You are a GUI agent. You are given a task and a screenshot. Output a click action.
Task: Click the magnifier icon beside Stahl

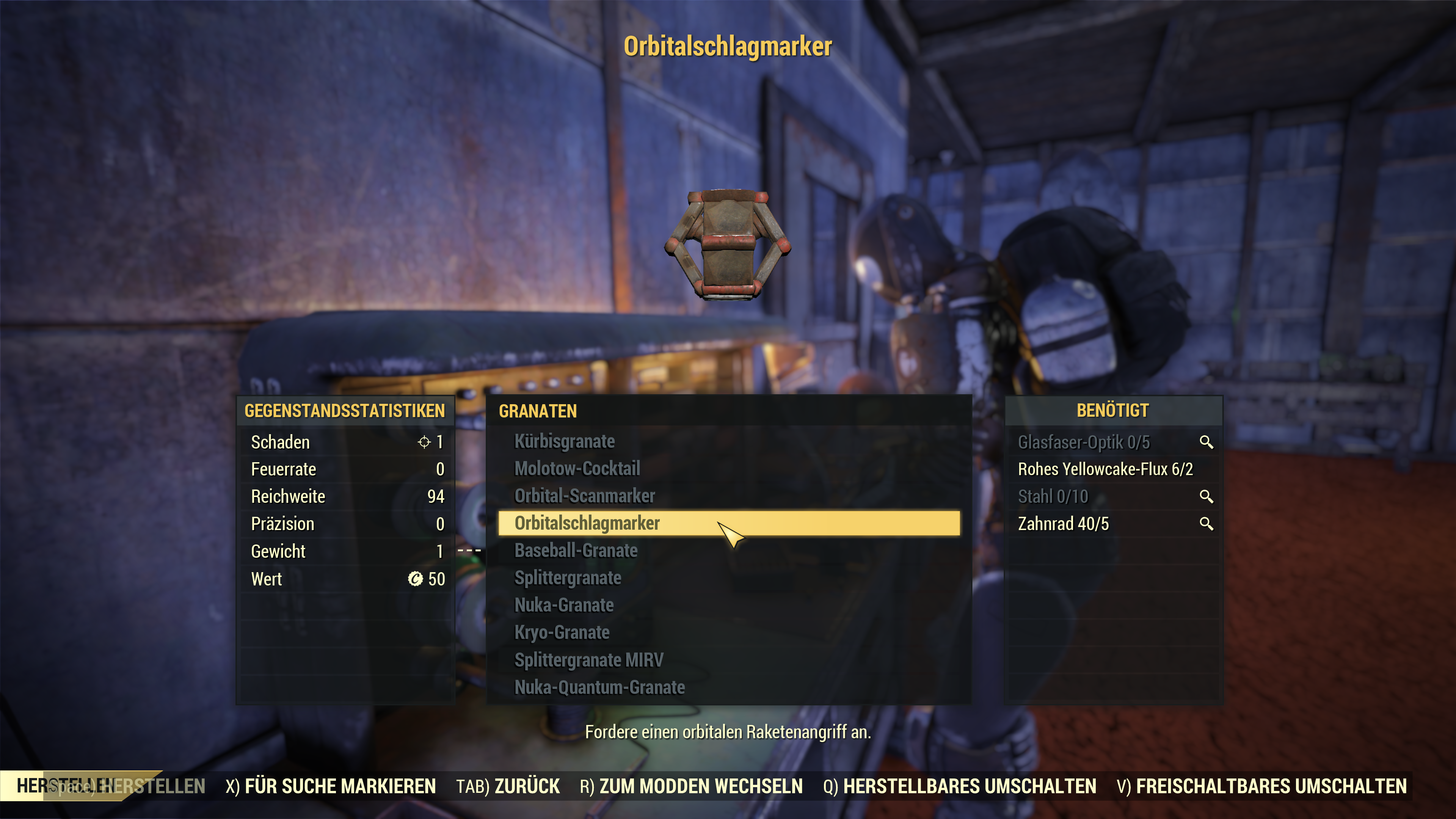(1206, 497)
